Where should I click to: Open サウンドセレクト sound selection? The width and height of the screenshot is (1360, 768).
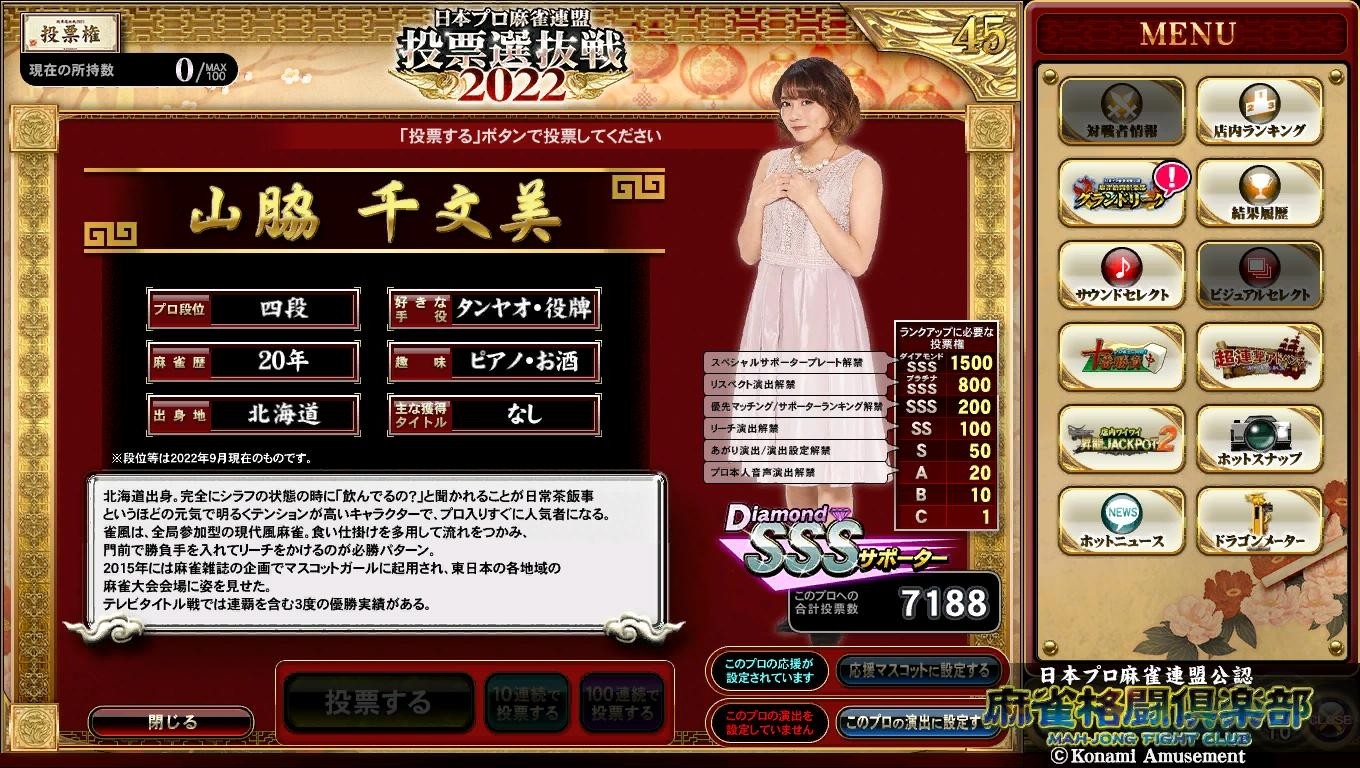pos(1122,274)
